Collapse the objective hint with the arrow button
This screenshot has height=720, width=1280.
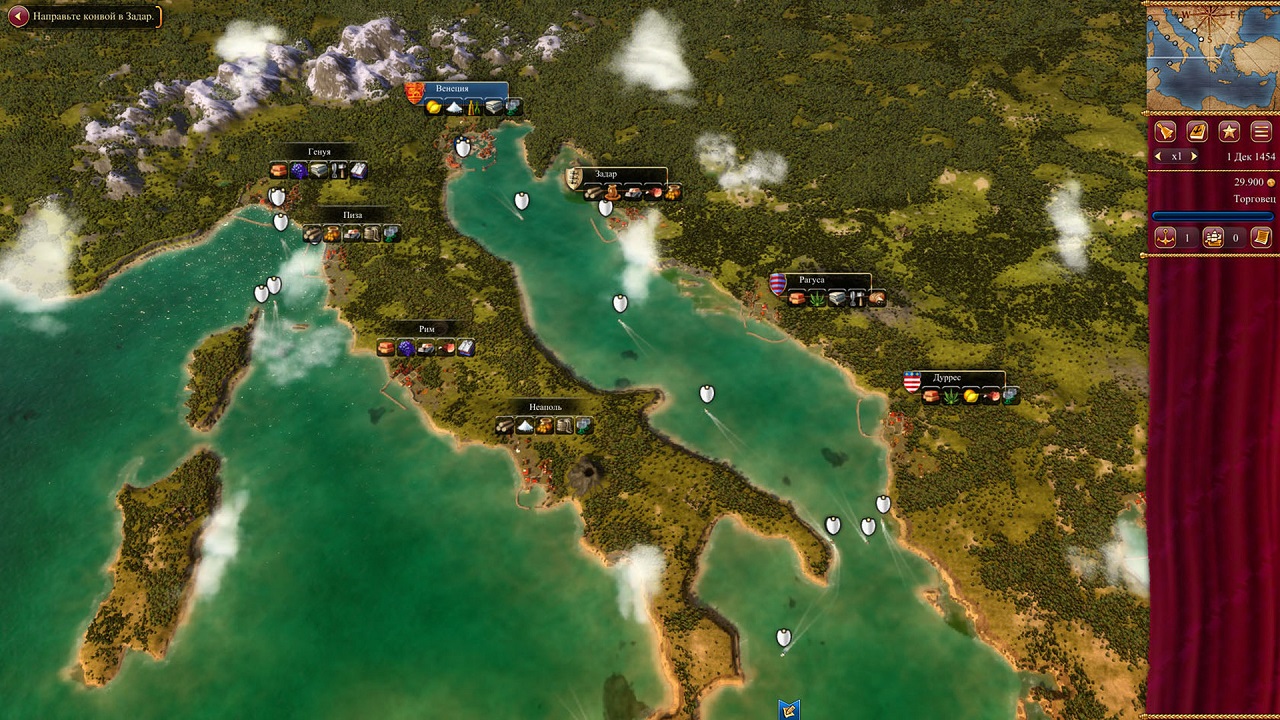click(18, 16)
